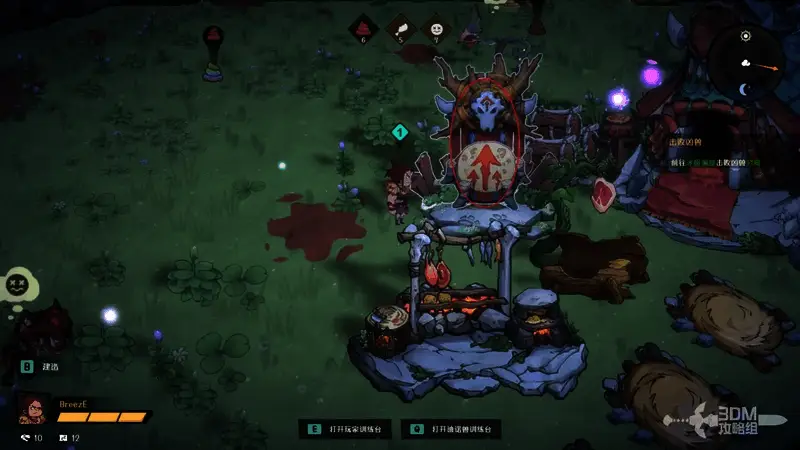
Task: Select the smiley face morale icon
Action: click(x=436, y=29)
